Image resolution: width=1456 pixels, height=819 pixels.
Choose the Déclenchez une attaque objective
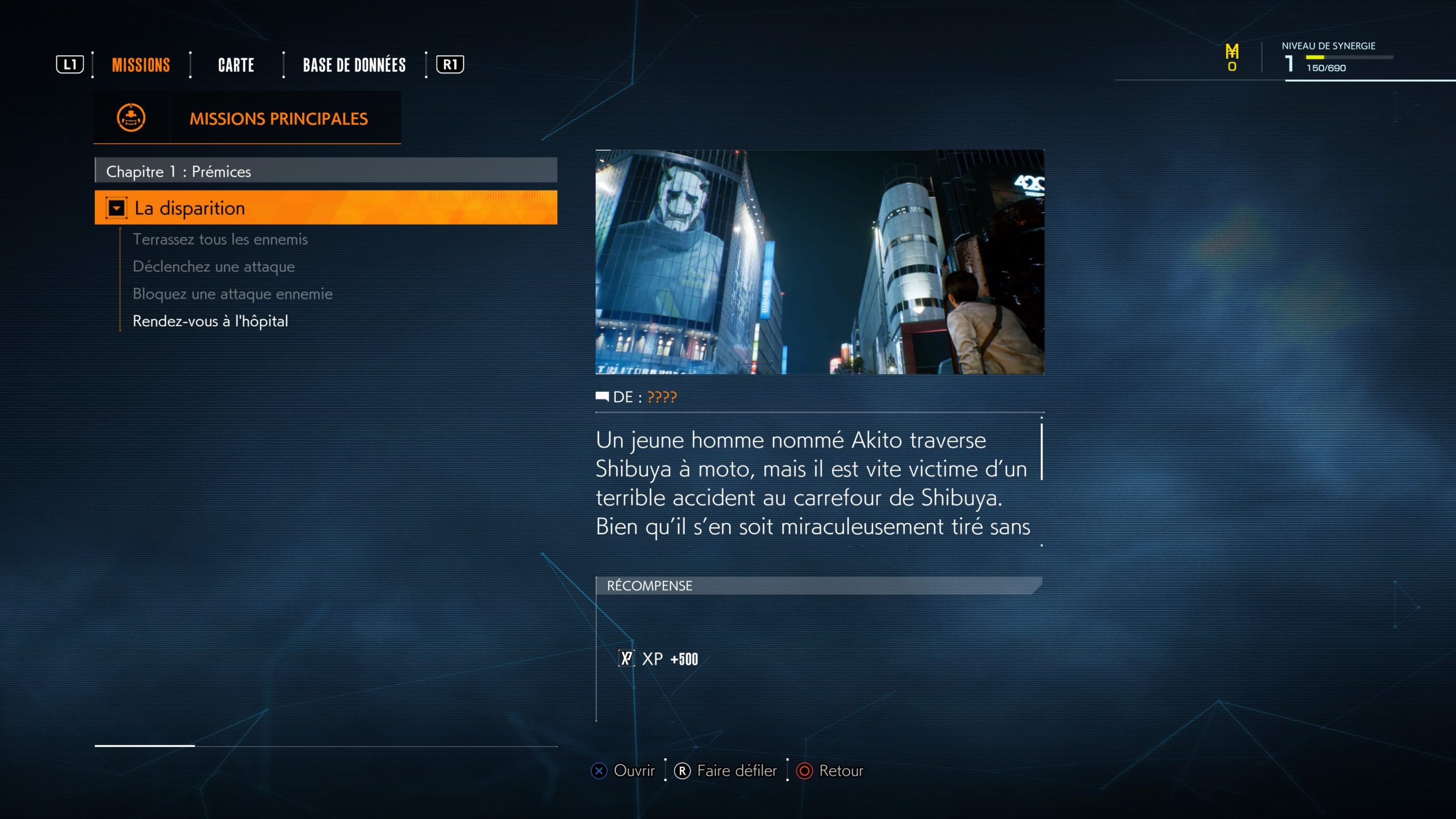[x=214, y=267]
